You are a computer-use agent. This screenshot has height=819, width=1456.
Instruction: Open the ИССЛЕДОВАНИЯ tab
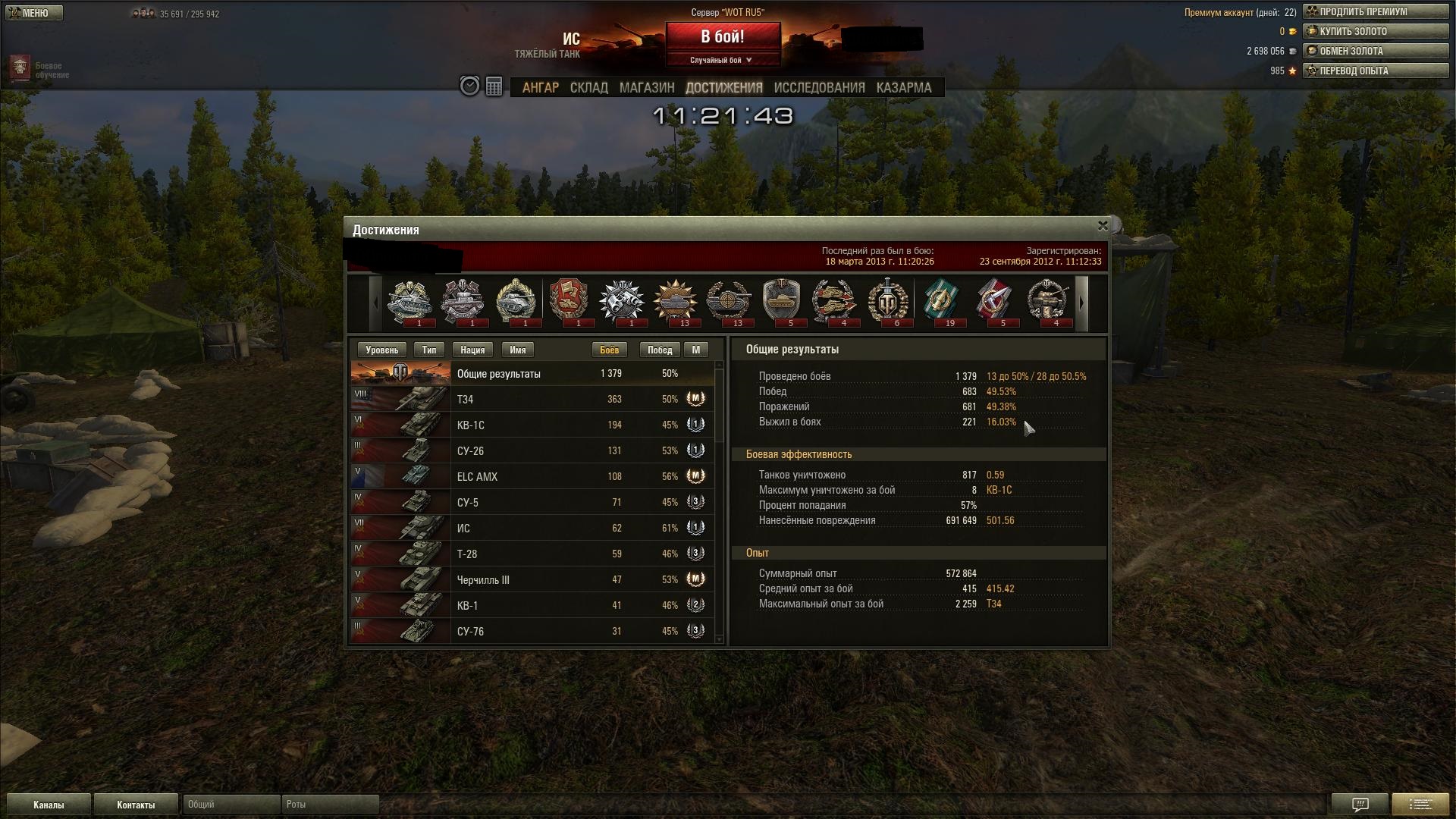point(819,88)
